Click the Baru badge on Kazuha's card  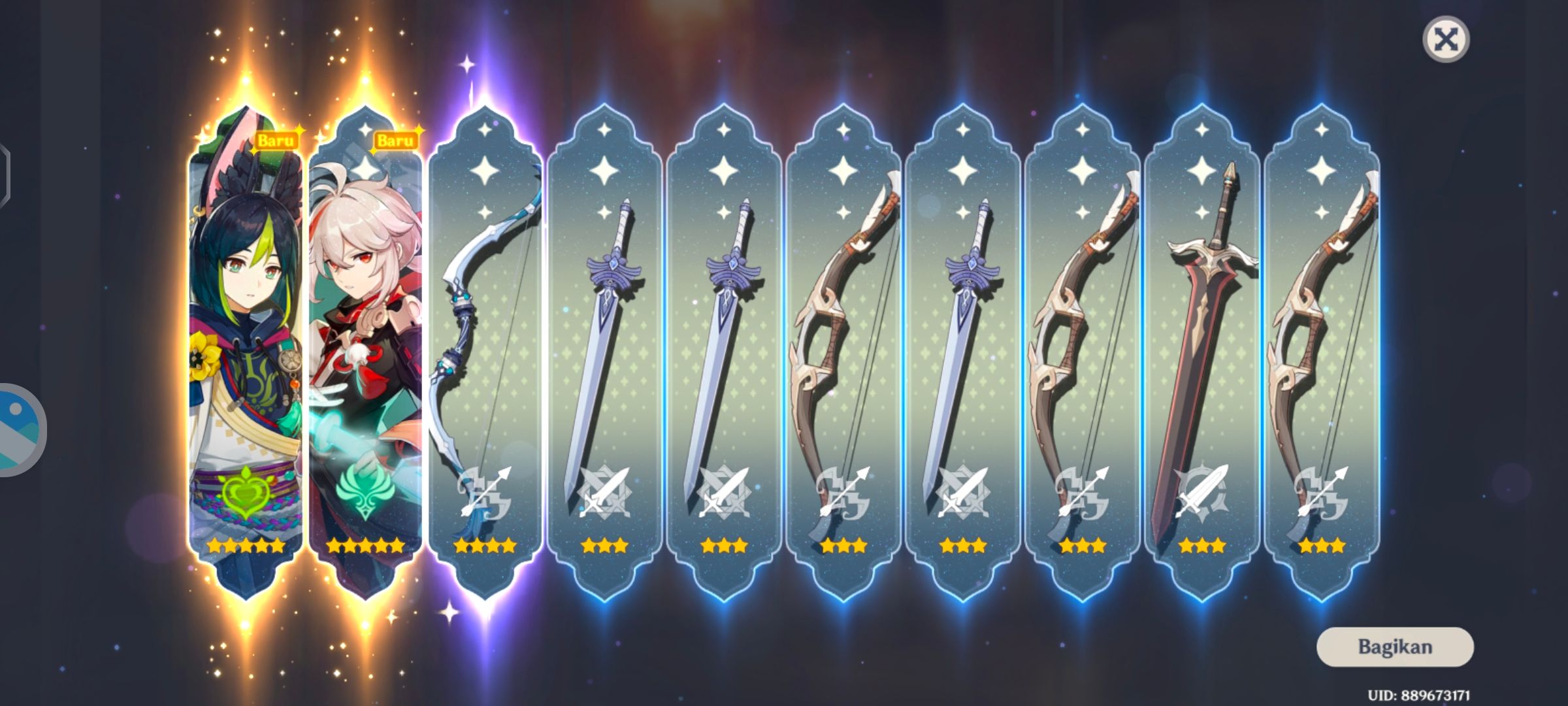pos(397,139)
